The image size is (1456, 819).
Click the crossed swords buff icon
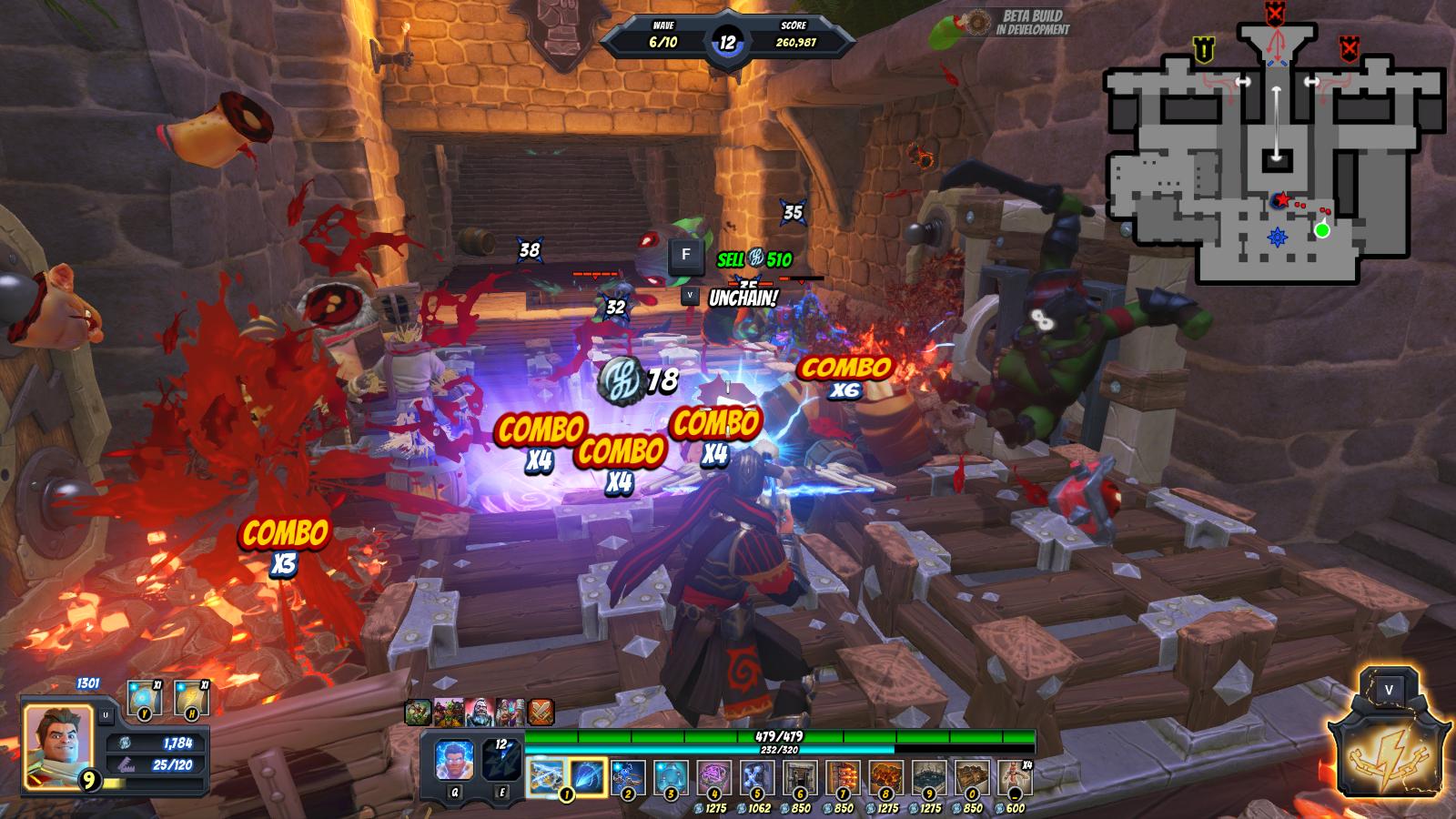coord(541,712)
